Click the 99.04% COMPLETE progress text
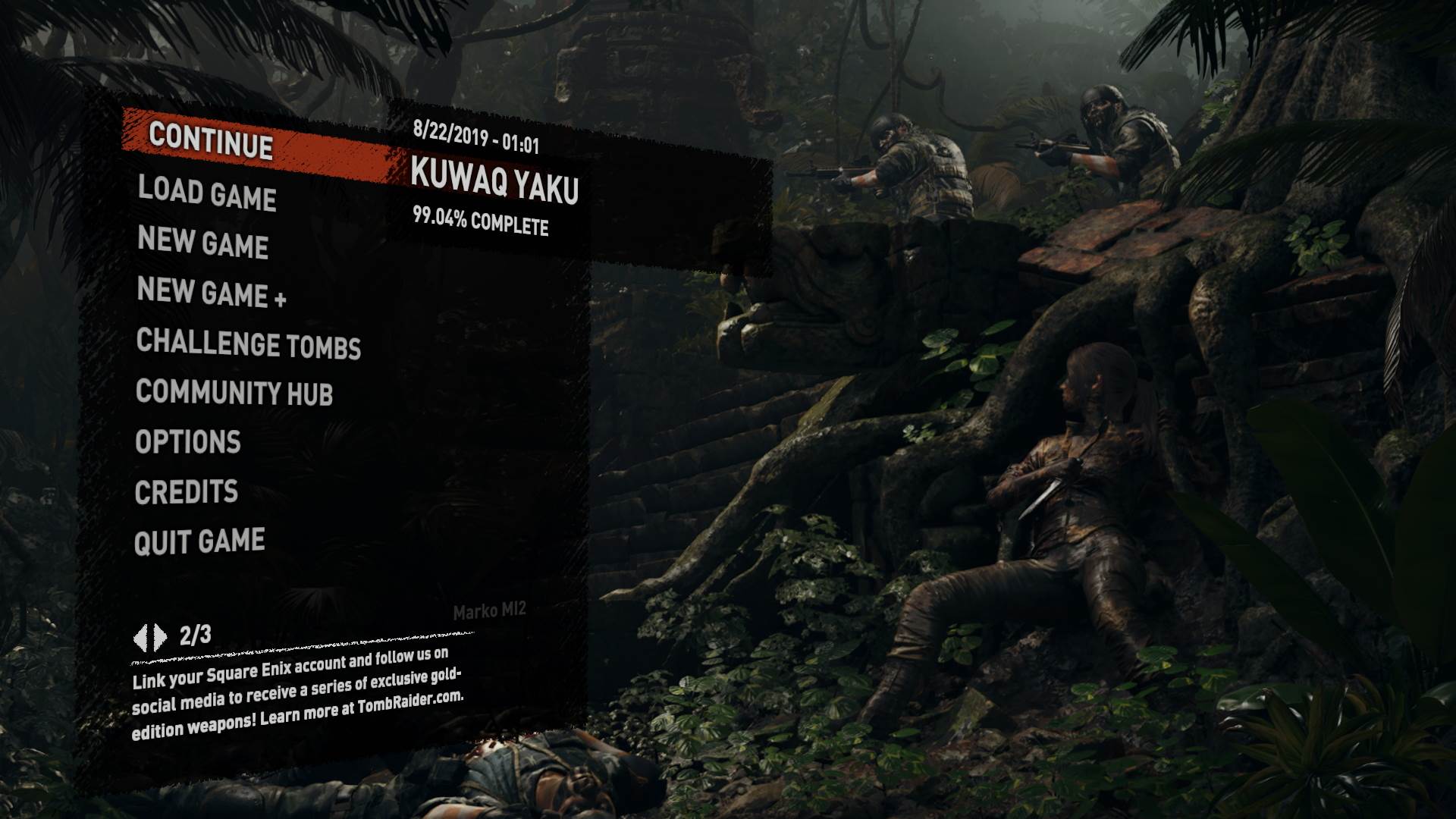 [x=482, y=223]
